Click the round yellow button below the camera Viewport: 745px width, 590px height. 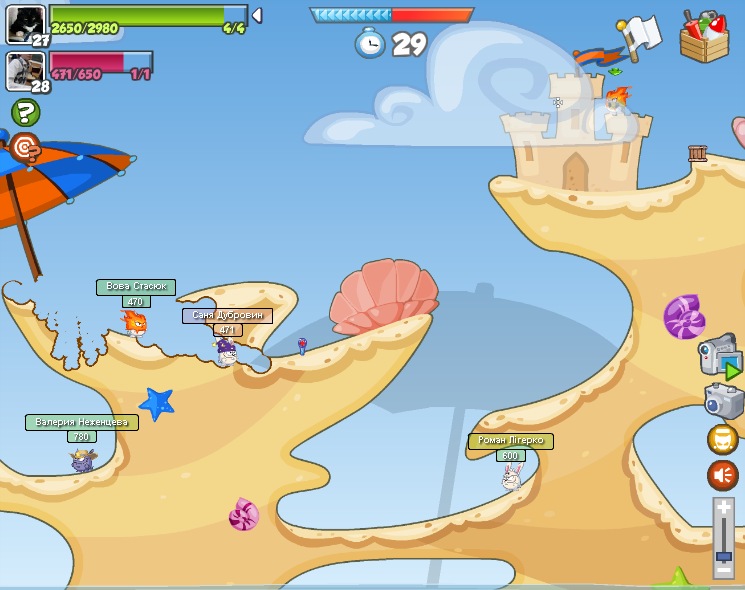pyautogui.click(x=723, y=439)
